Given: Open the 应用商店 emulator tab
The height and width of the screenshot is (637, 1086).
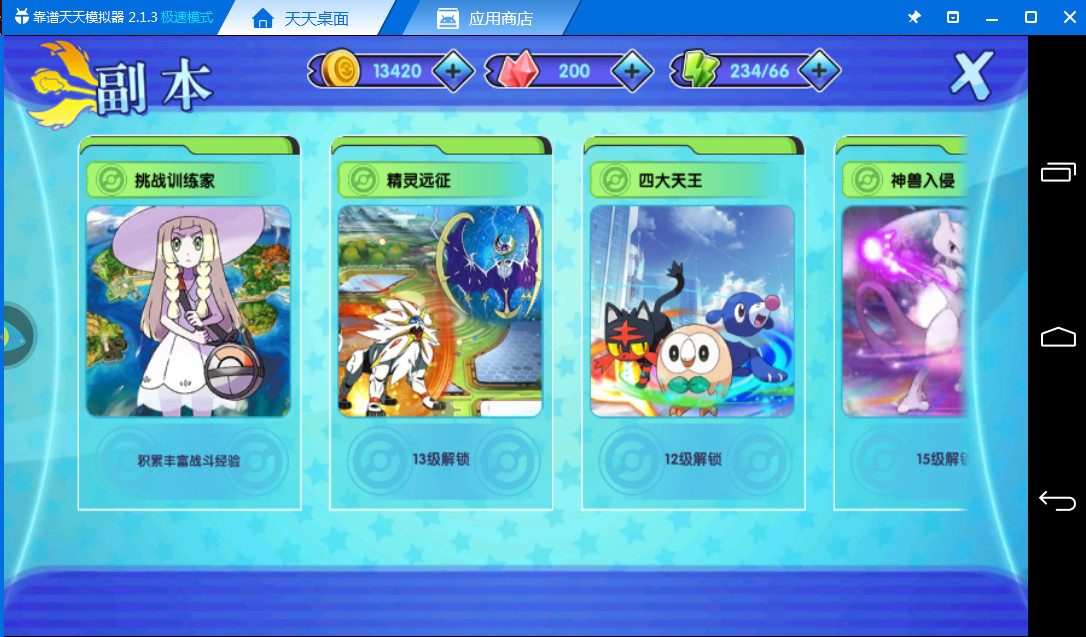Looking at the screenshot, I should 486,18.
